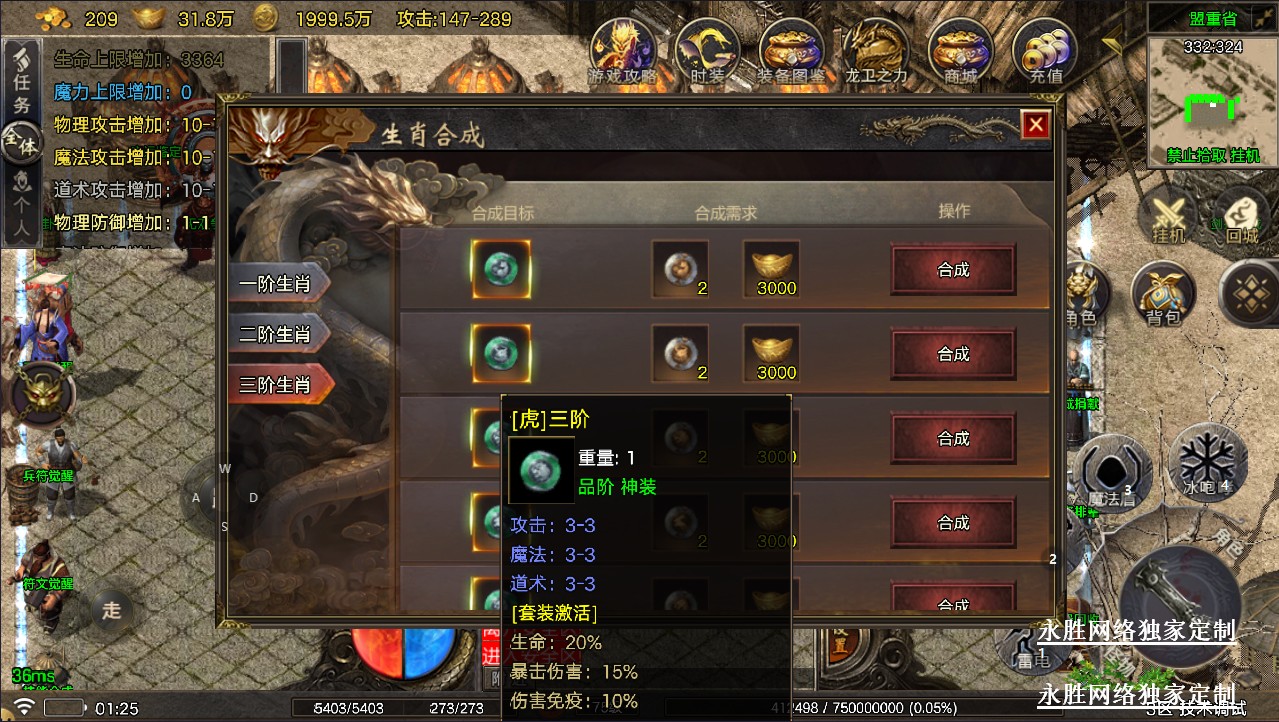Image resolution: width=1279 pixels, height=722 pixels.
Task: Open the 商城 shop
Action: (x=960, y=52)
